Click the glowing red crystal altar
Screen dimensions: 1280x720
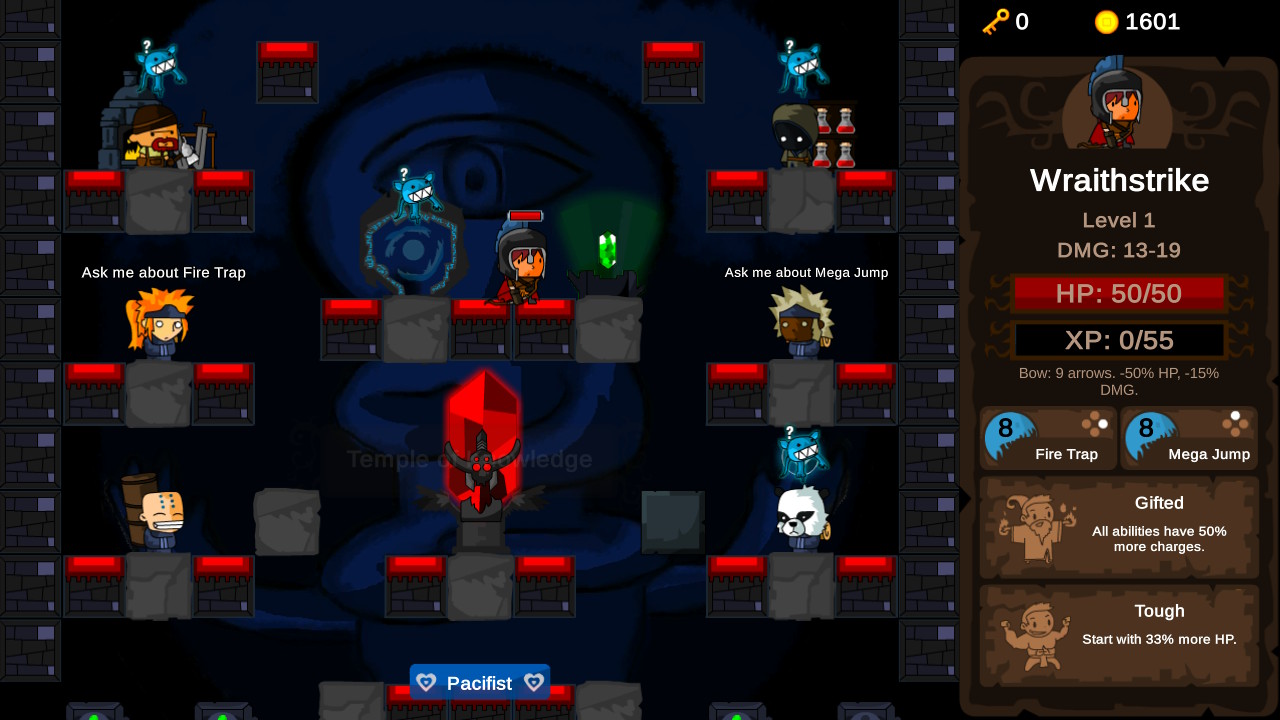pyautogui.click(x=483, y=430)
